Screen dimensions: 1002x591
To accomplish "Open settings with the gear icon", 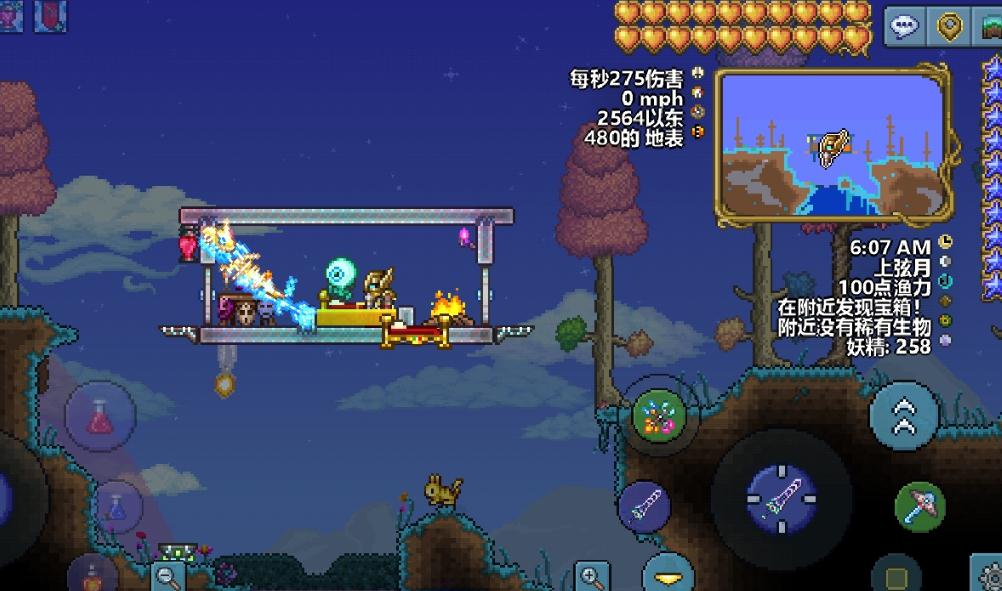I will (986, 575).
